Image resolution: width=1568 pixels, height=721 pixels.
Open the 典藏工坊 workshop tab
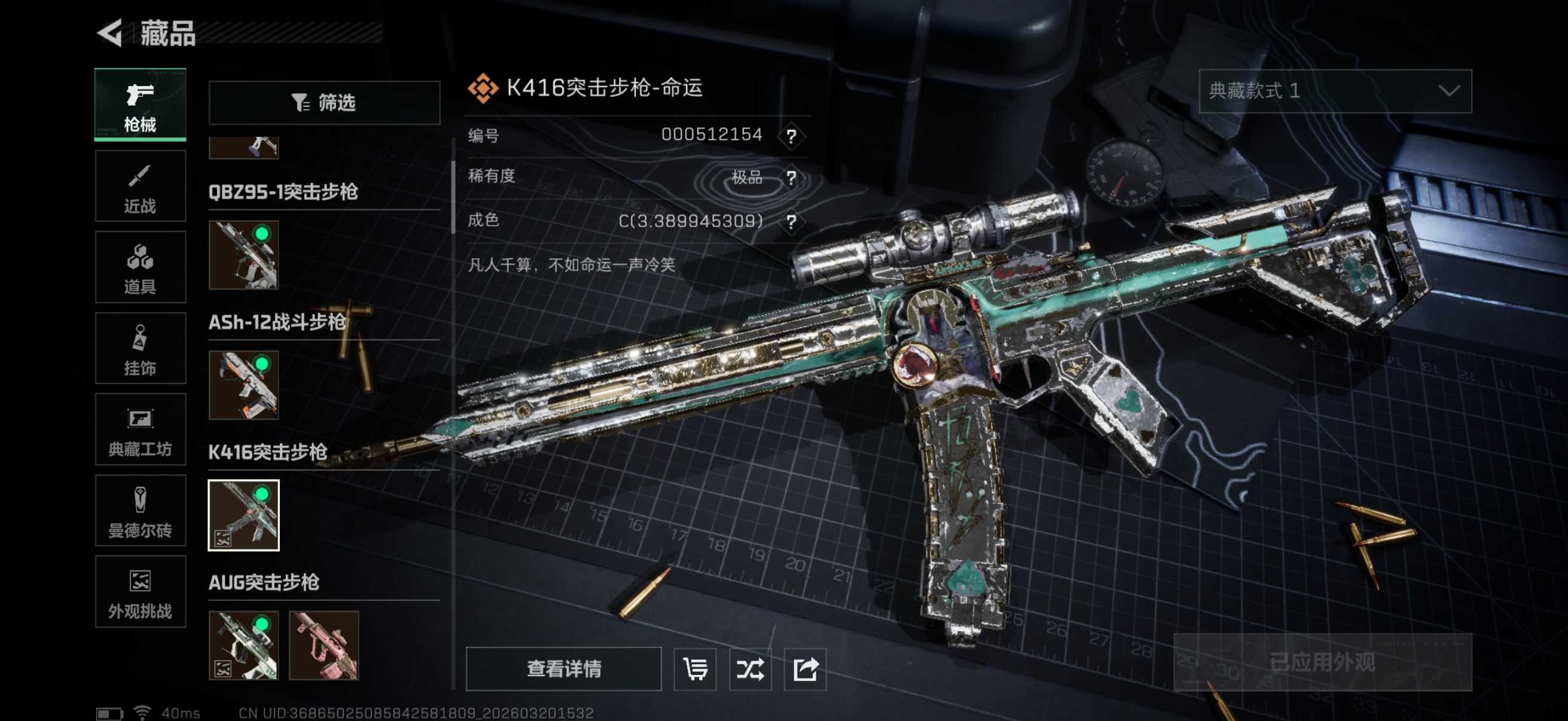tap(140, 430)
